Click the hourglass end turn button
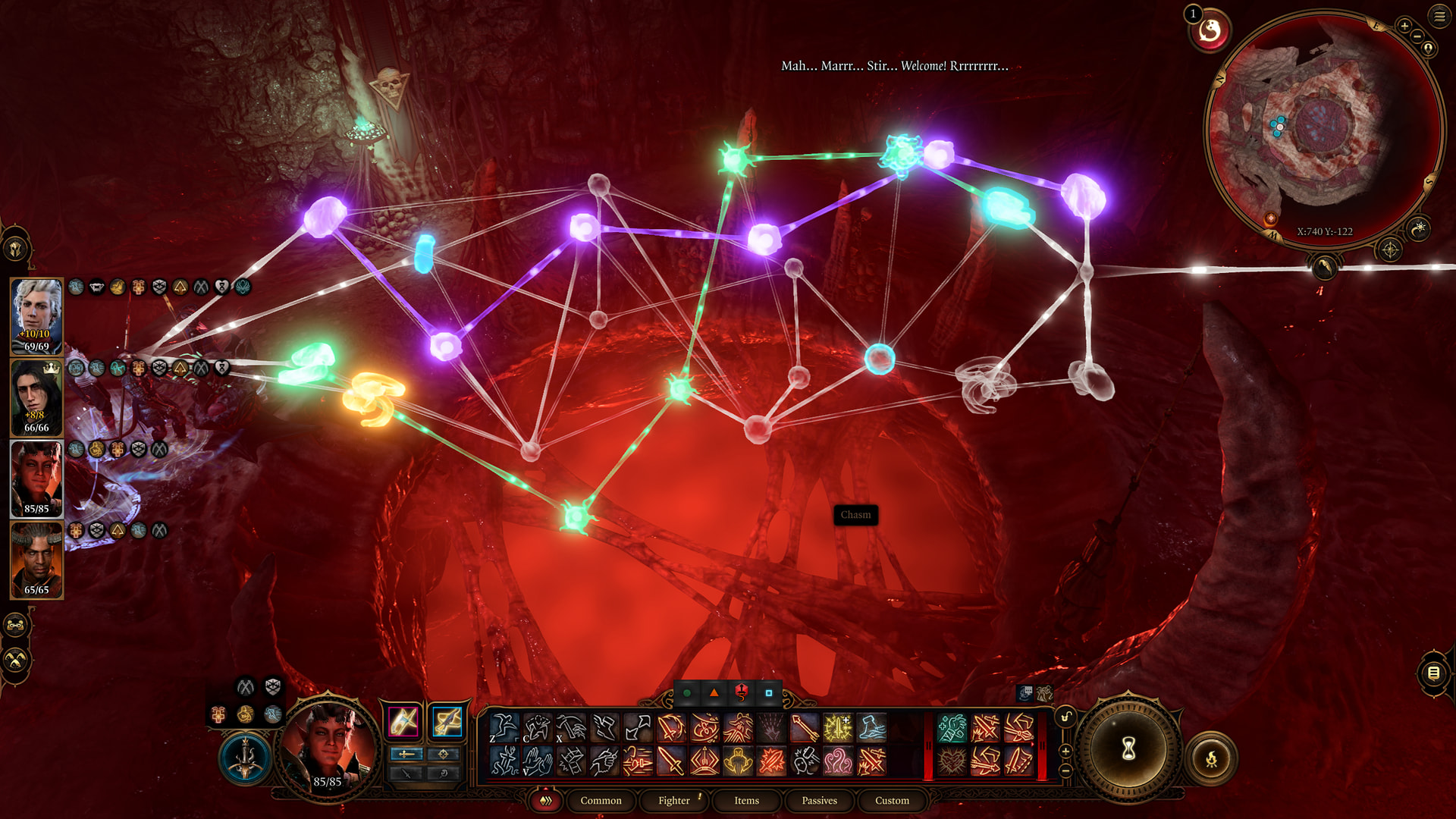 [x=1128, y=749]
